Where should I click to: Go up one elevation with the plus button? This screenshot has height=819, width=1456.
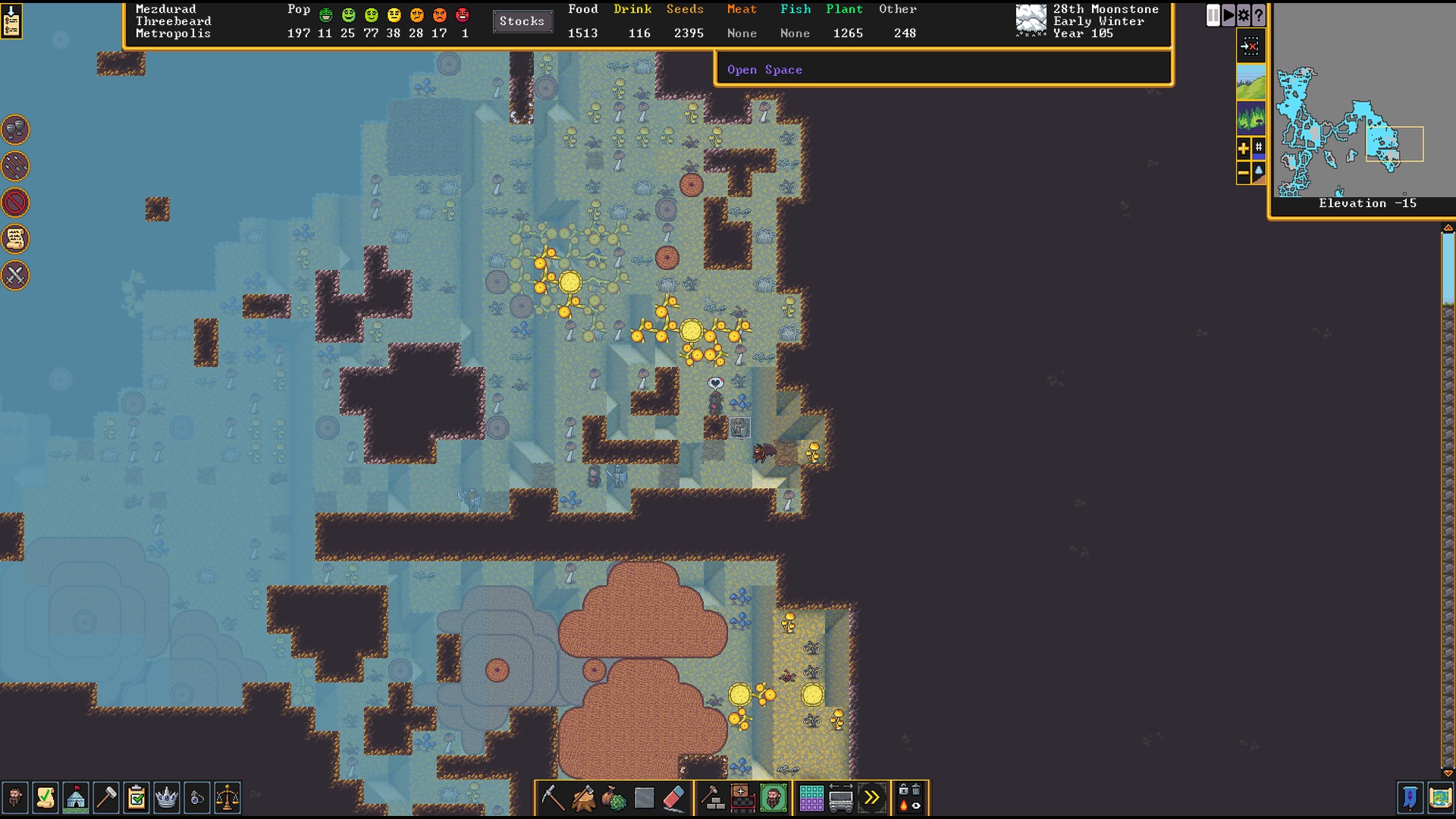(1243, 149)
